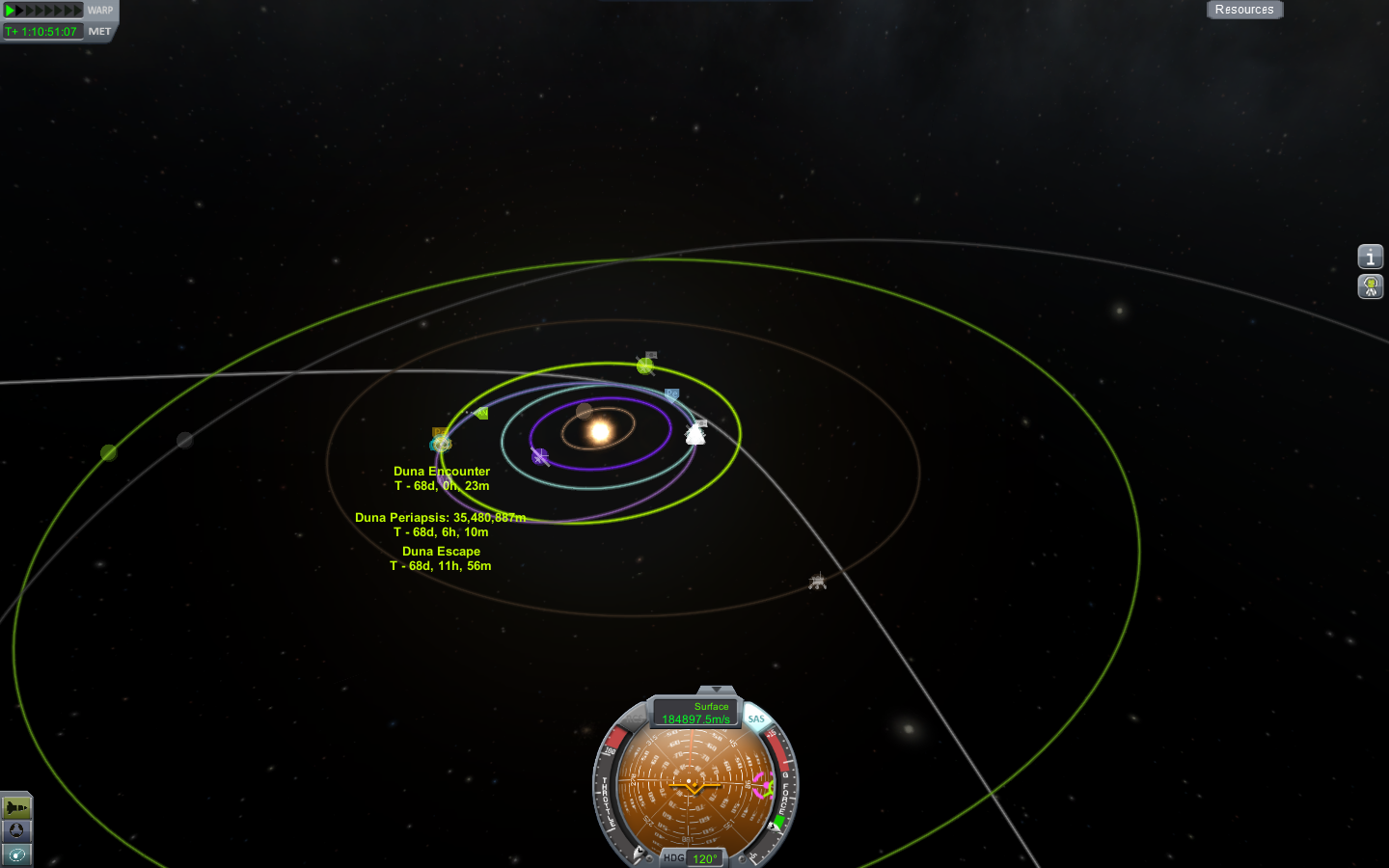Collapse the navball using the top arrow tab

[716, 690]
